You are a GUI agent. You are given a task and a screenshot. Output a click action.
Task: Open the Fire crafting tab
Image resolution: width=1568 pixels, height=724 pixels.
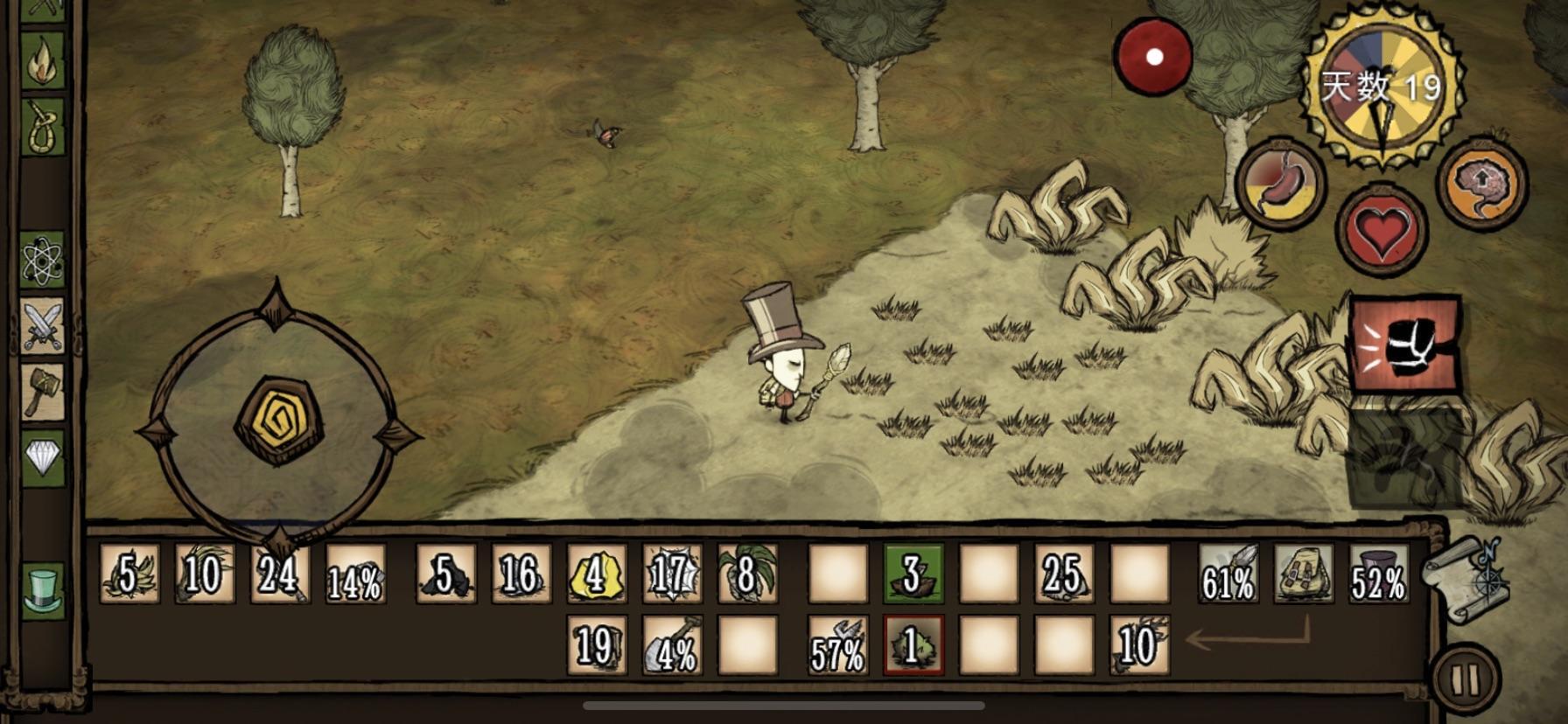click(x=43, y=60)
